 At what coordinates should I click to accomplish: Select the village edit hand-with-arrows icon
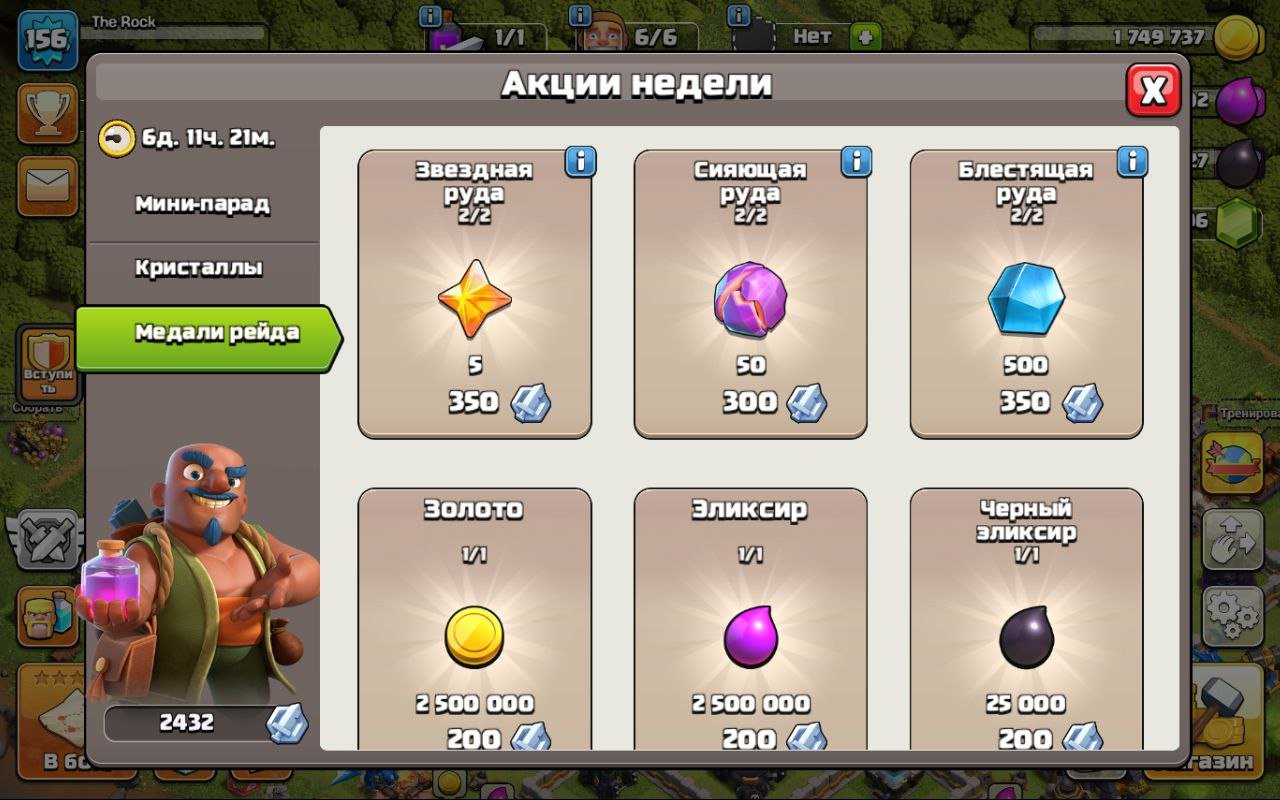[x=1232, y=541]
